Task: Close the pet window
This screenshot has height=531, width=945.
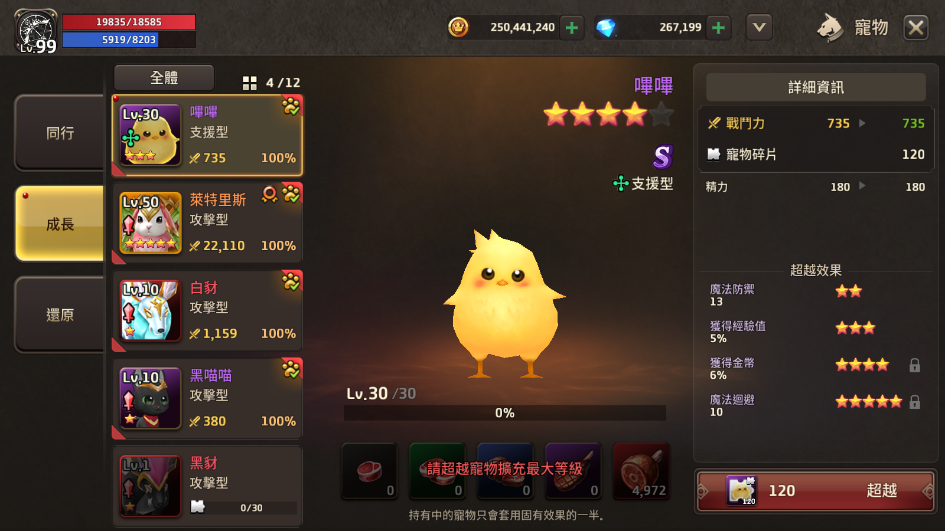Action: [x=916, y=27]
